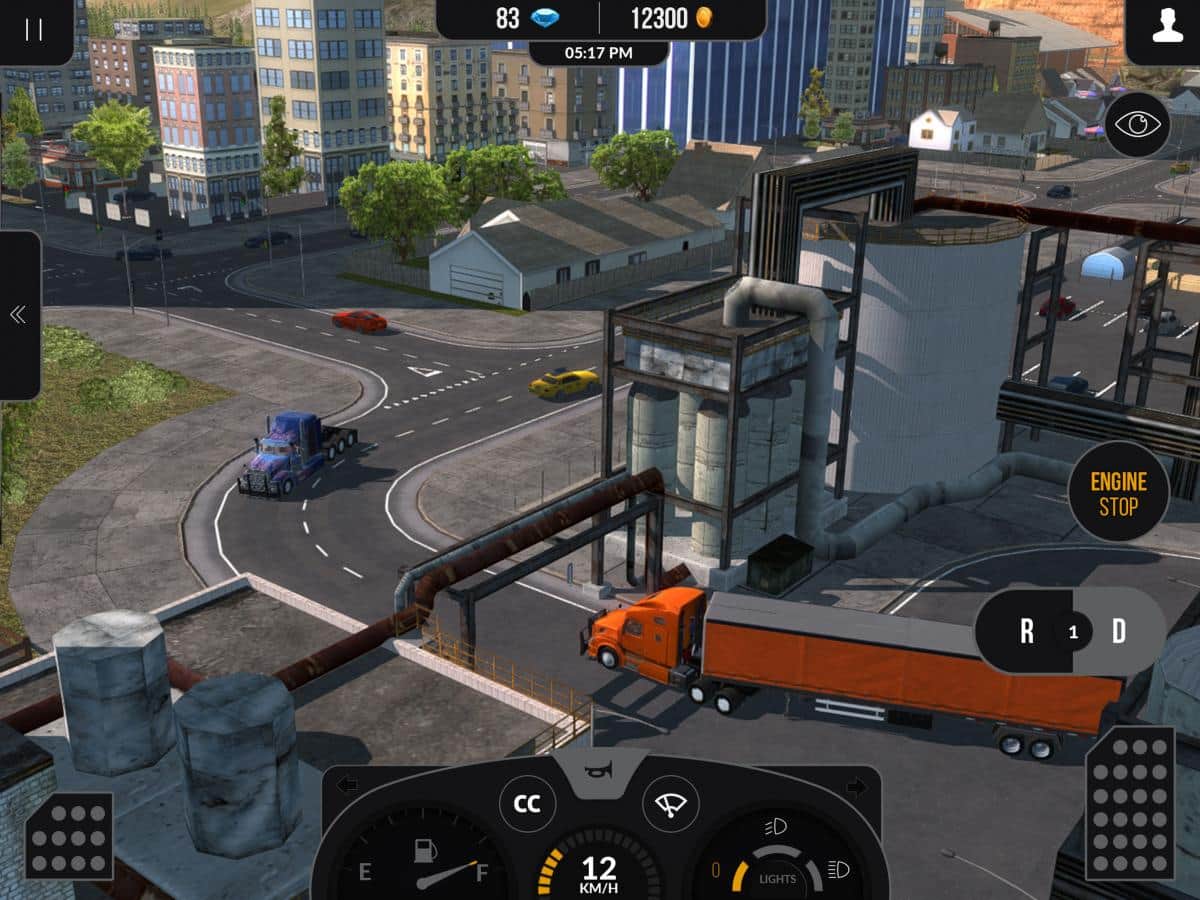Activate the right turn signal arrow
1200x900 pixels.
[855, 786]
